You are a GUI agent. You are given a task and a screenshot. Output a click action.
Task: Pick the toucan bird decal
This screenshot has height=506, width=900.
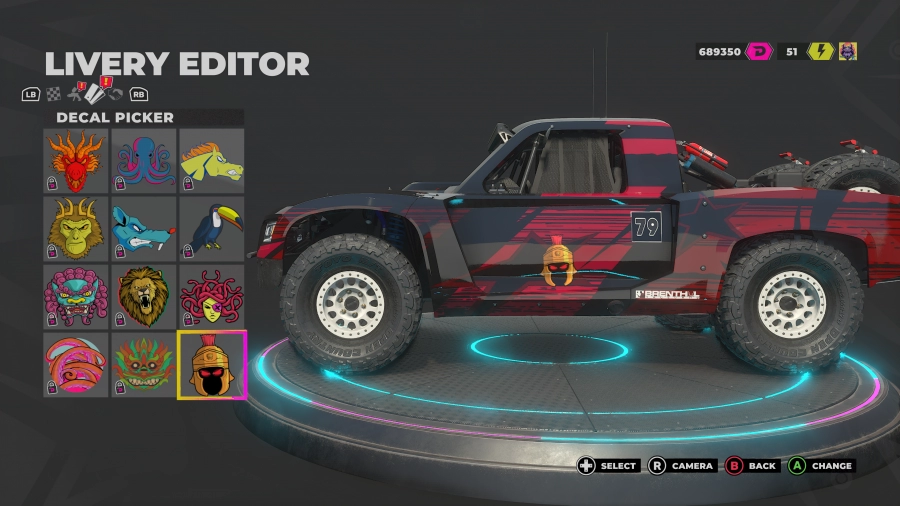pyautogui.click(x=211, y=228)
